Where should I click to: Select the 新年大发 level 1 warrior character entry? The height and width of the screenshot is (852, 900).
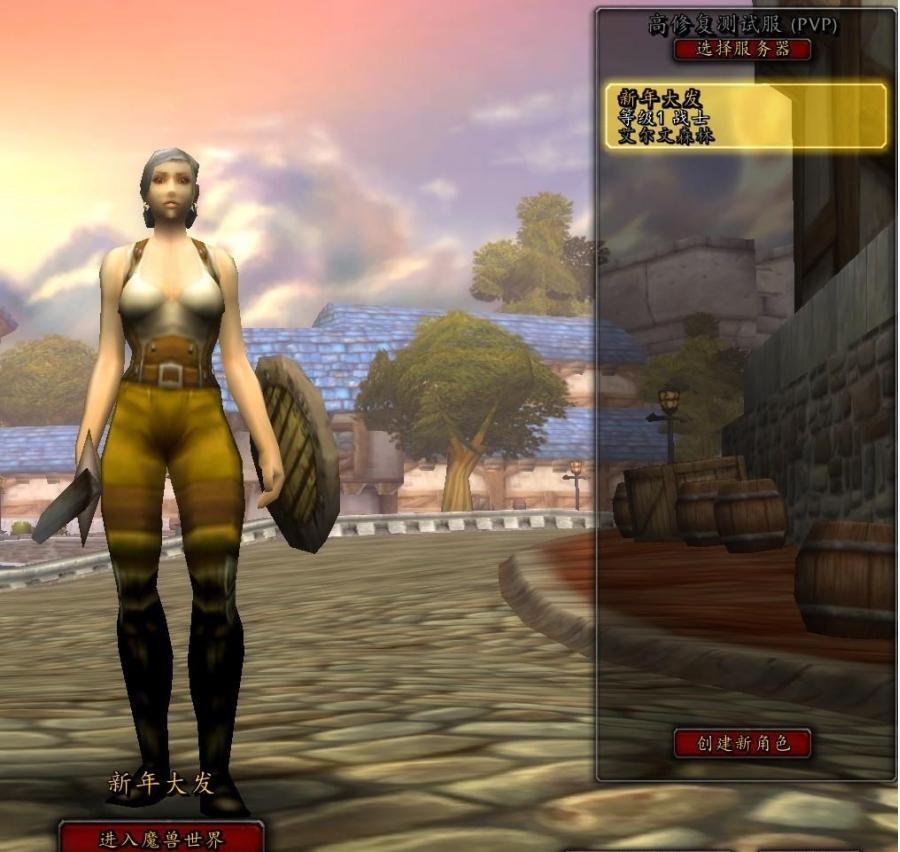[x=745, y=116]
